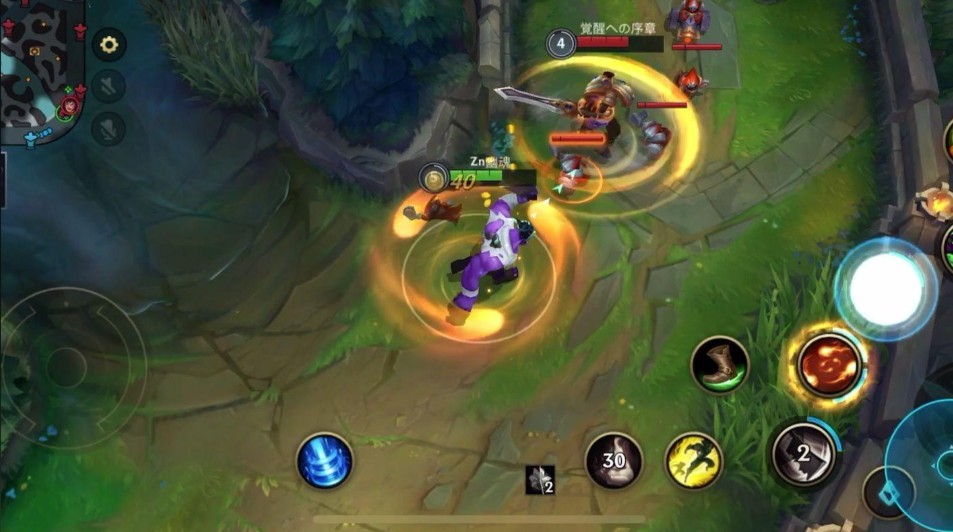Touch the virtual movement joystick

point(68,366)
